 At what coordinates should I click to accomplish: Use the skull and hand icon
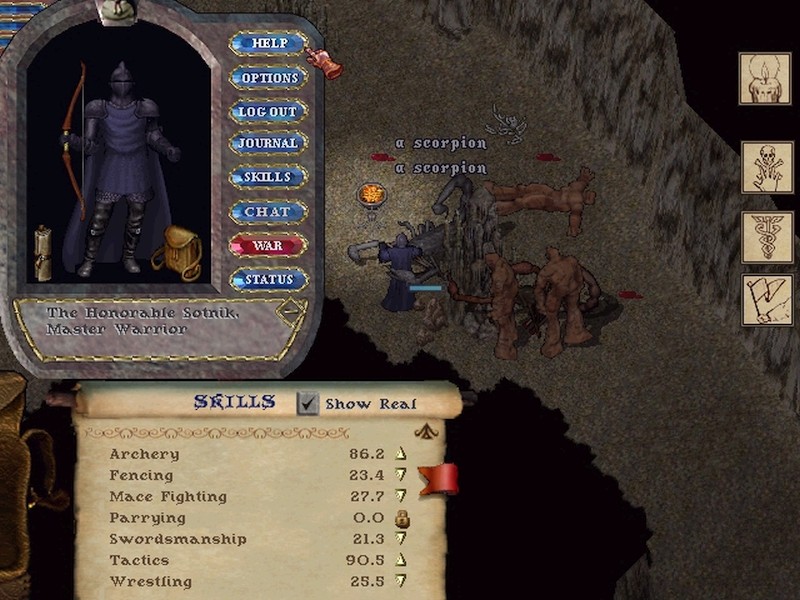pos(765,167)
